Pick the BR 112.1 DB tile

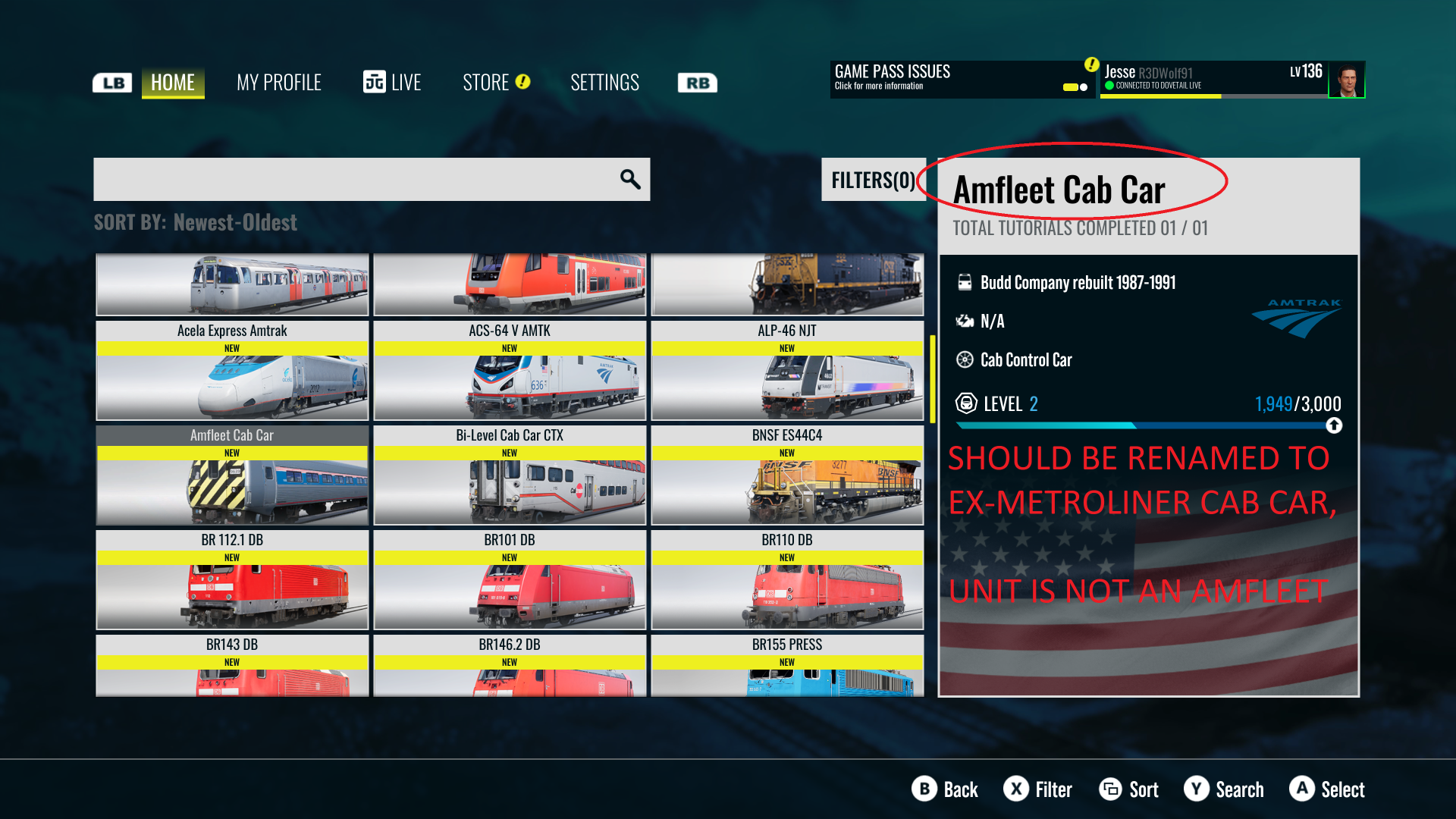(232, 580)
